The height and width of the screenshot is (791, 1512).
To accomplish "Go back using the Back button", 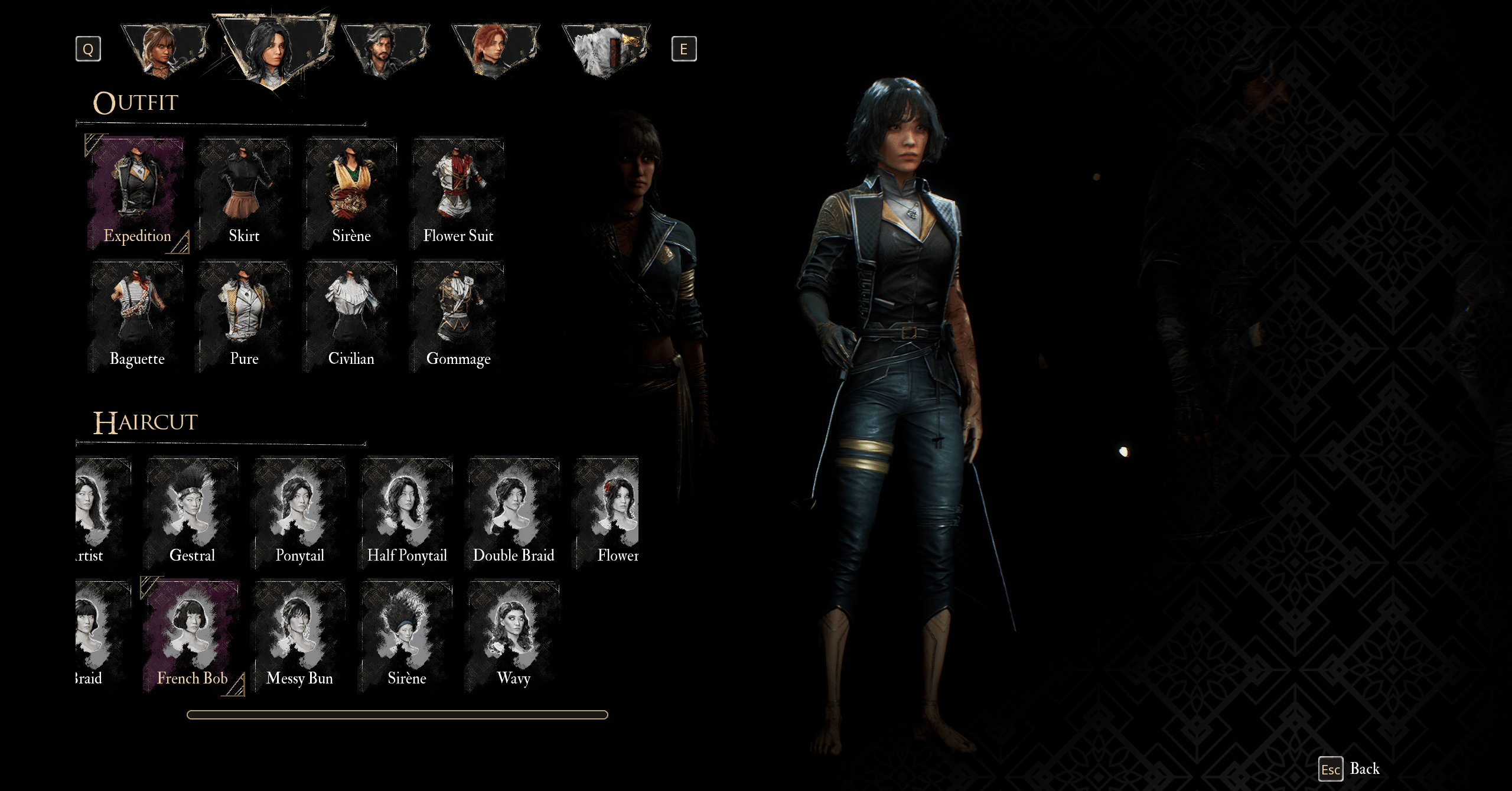I will pos(1364,769).
